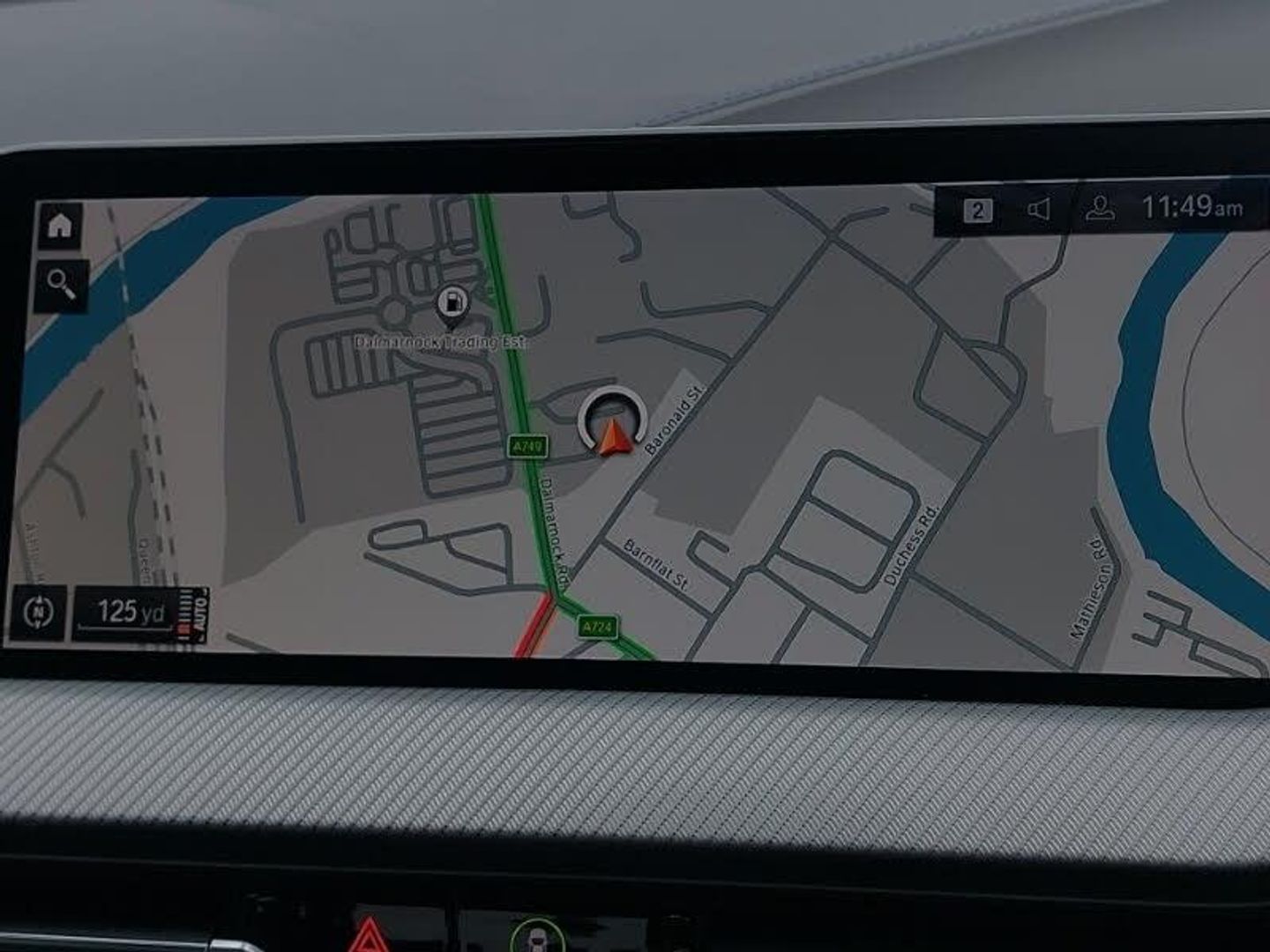Open the notifications badge showing 2
1270x952 pixels.
coord(977,211)
